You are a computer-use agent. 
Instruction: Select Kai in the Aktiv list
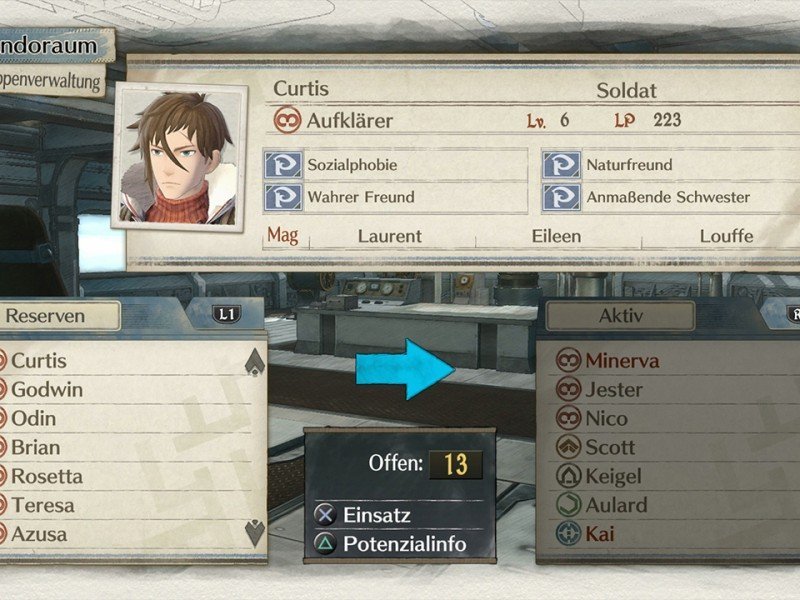point(600,534)
